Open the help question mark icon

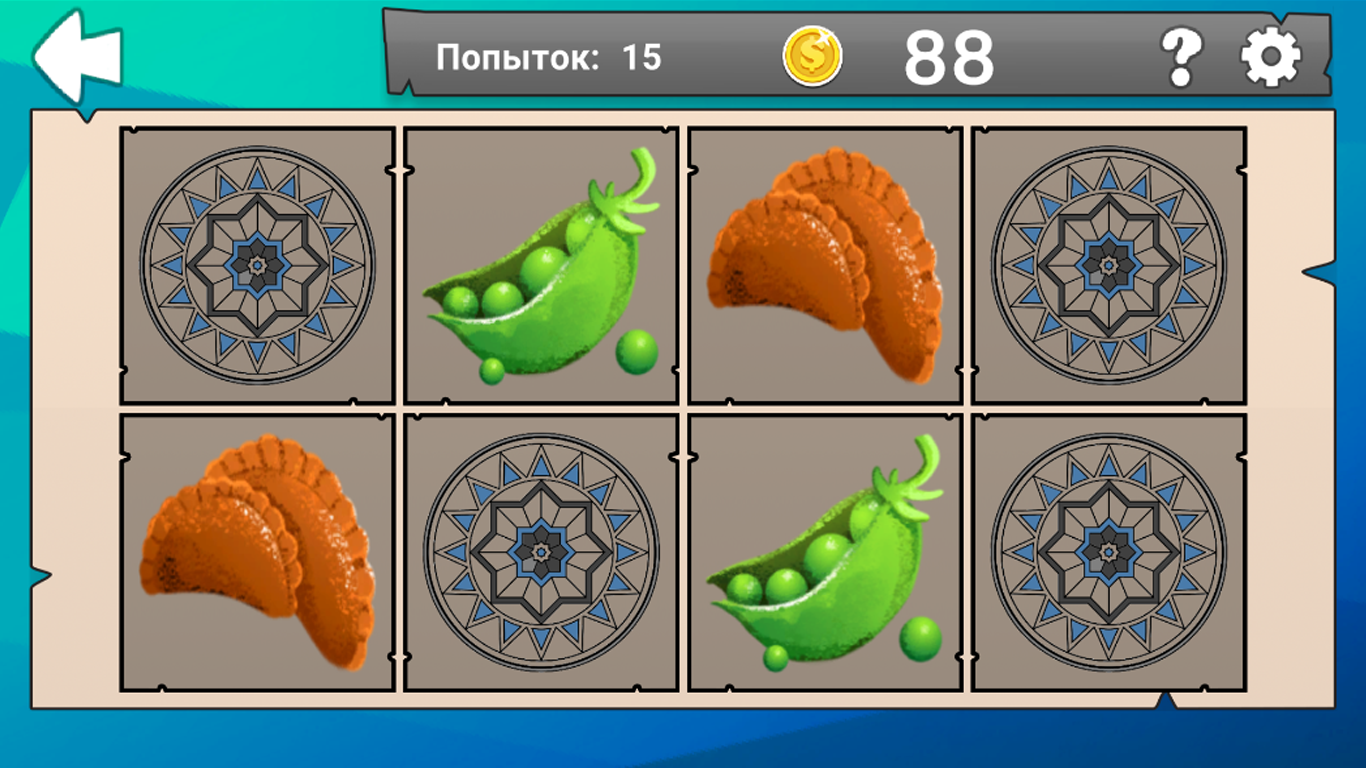[x=1180, y=57]
